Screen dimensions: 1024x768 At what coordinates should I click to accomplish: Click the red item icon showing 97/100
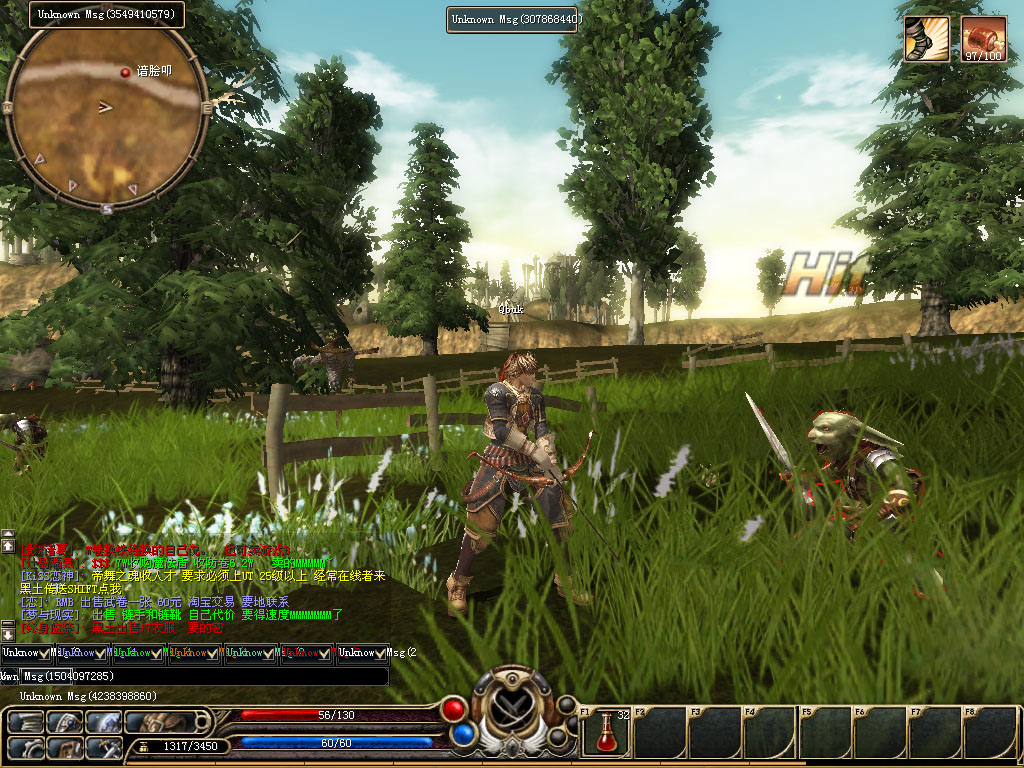(x=983, y=38)
